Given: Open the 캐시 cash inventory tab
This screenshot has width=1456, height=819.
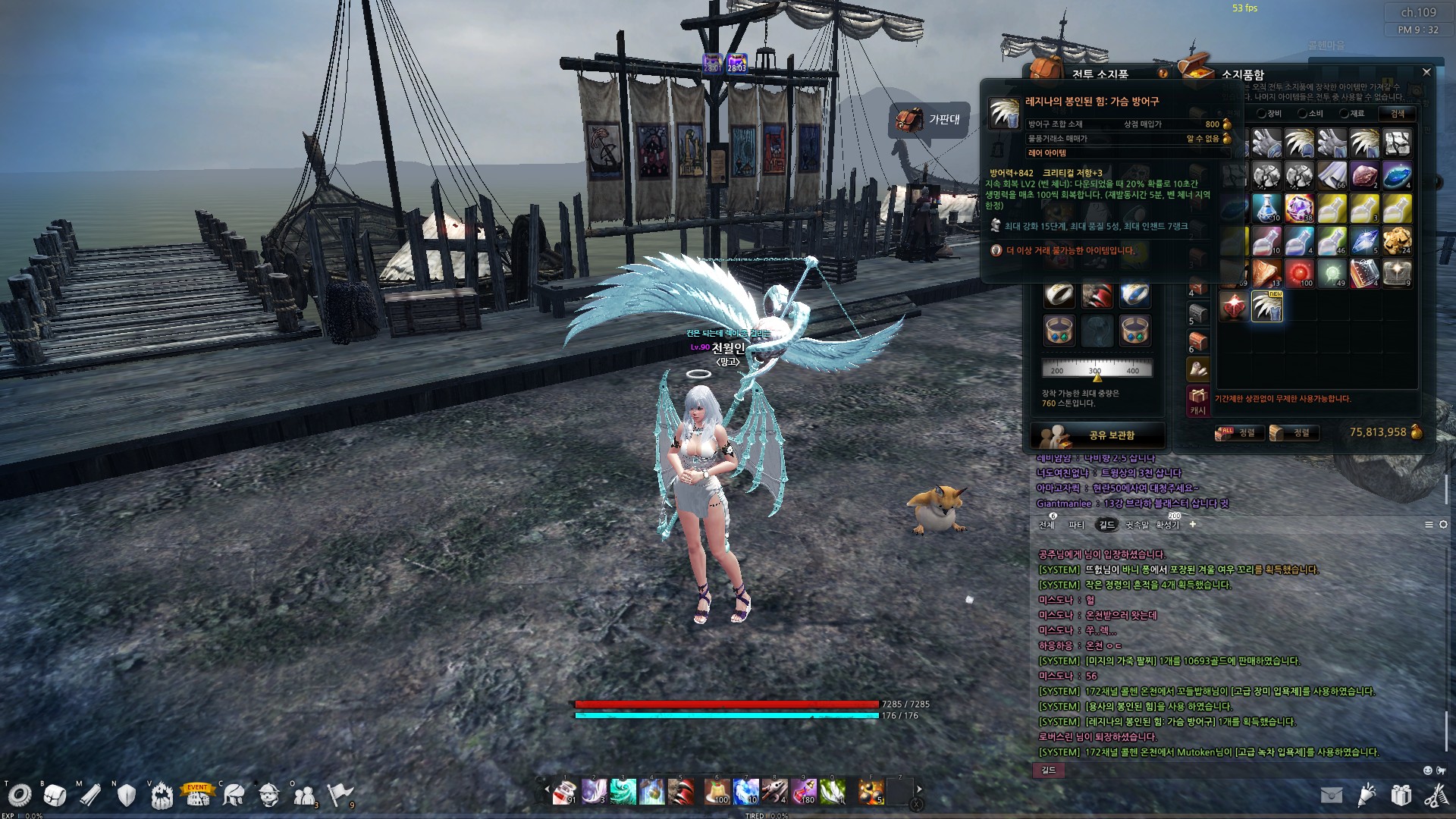Looking at the screenshot, I should (x=1197, y=400).
